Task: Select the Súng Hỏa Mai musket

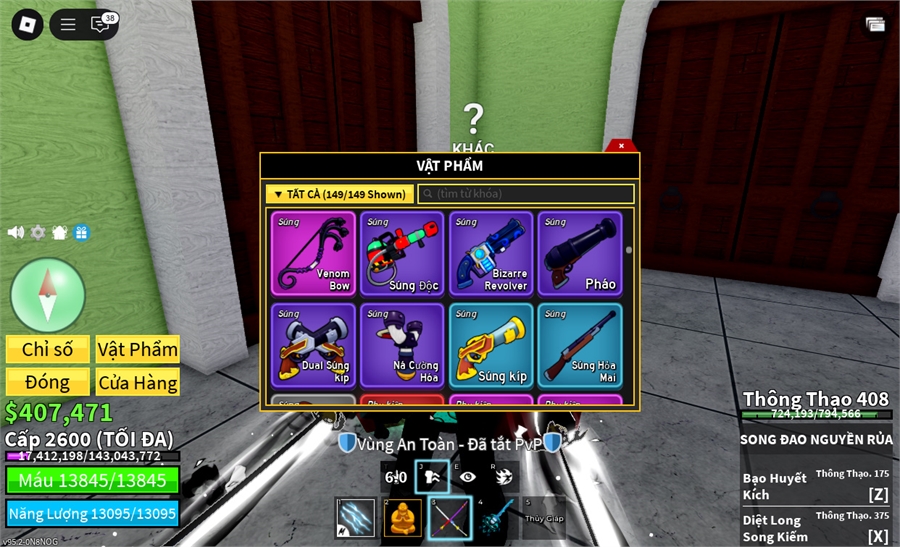Action: 580,345
